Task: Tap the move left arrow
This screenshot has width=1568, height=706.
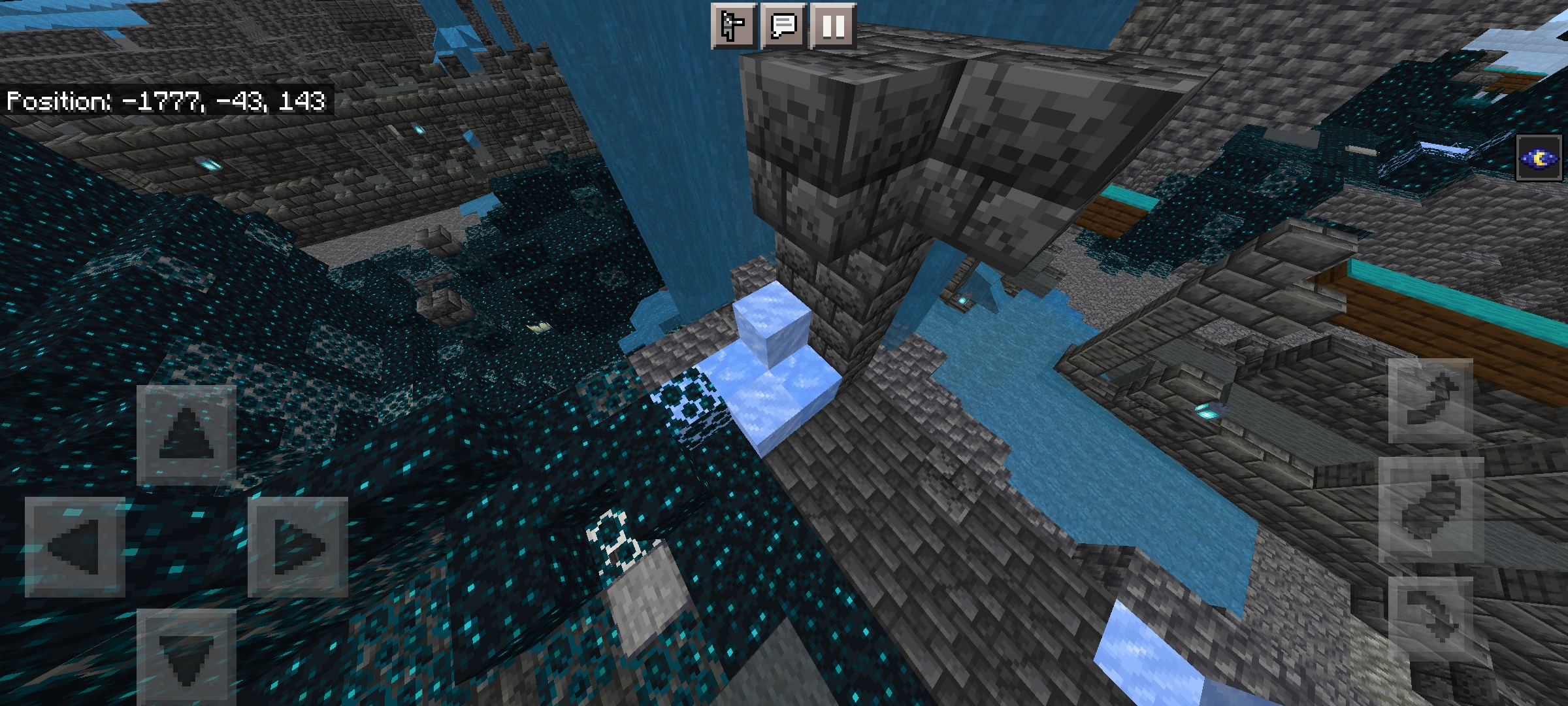Action: click(x=74, y=546)
